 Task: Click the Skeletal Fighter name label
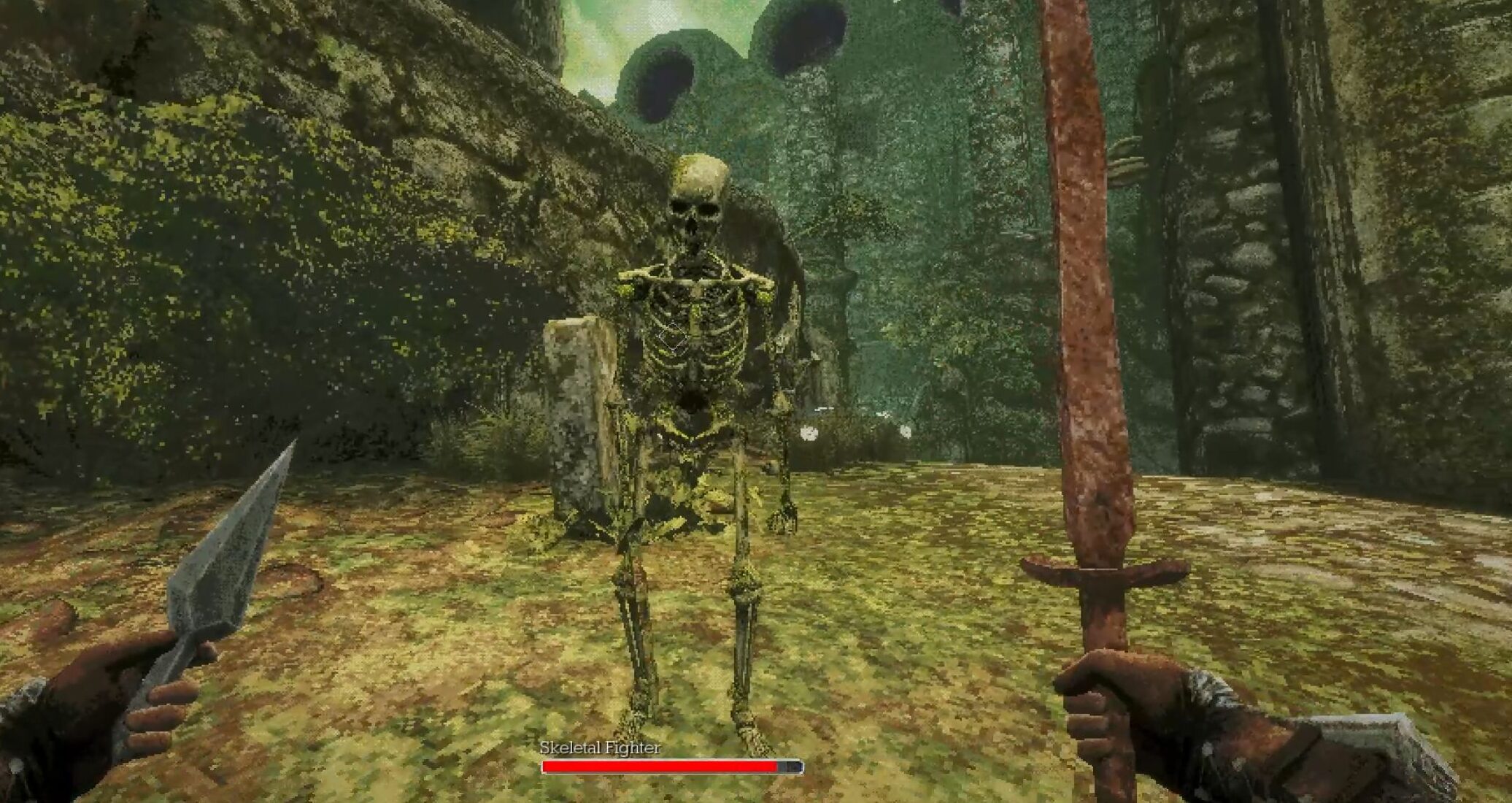[x=600, y=748]
